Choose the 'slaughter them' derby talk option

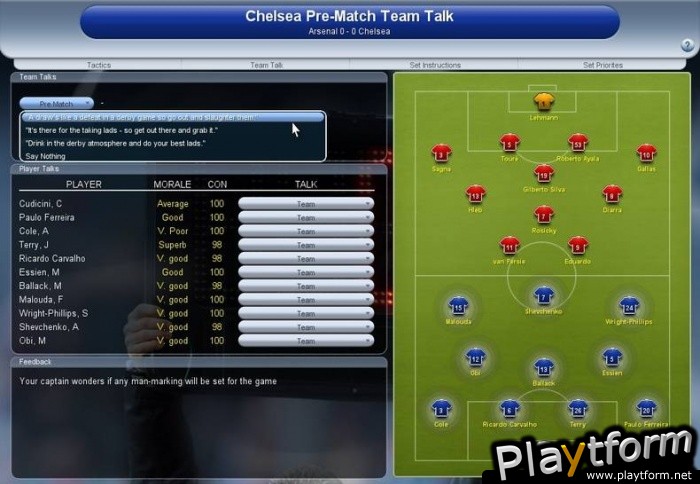point(173,117)
